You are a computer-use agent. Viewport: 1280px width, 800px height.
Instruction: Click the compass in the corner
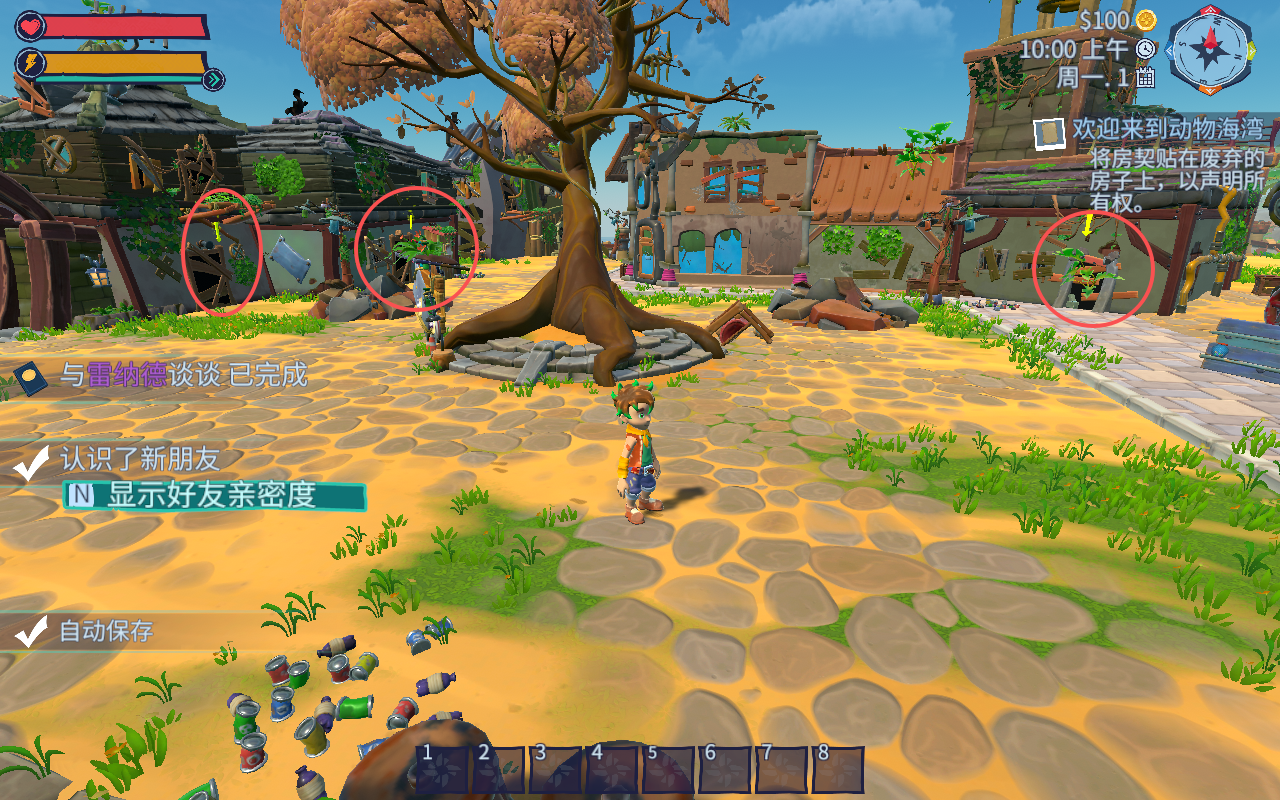click(x=1211, y=48)
